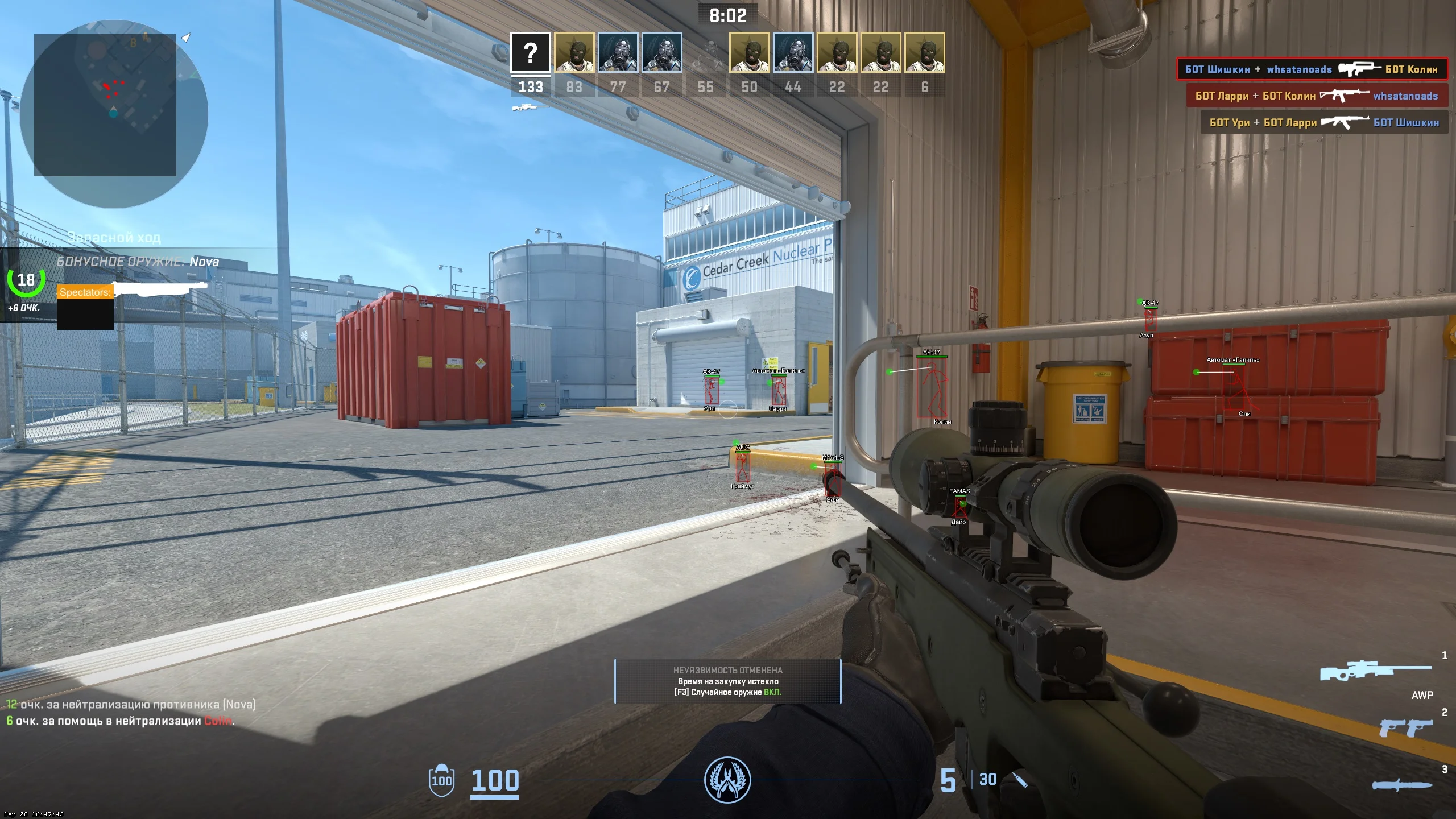Click the kill feed entry with БОТ Шишкин killed

[1324, 122]
